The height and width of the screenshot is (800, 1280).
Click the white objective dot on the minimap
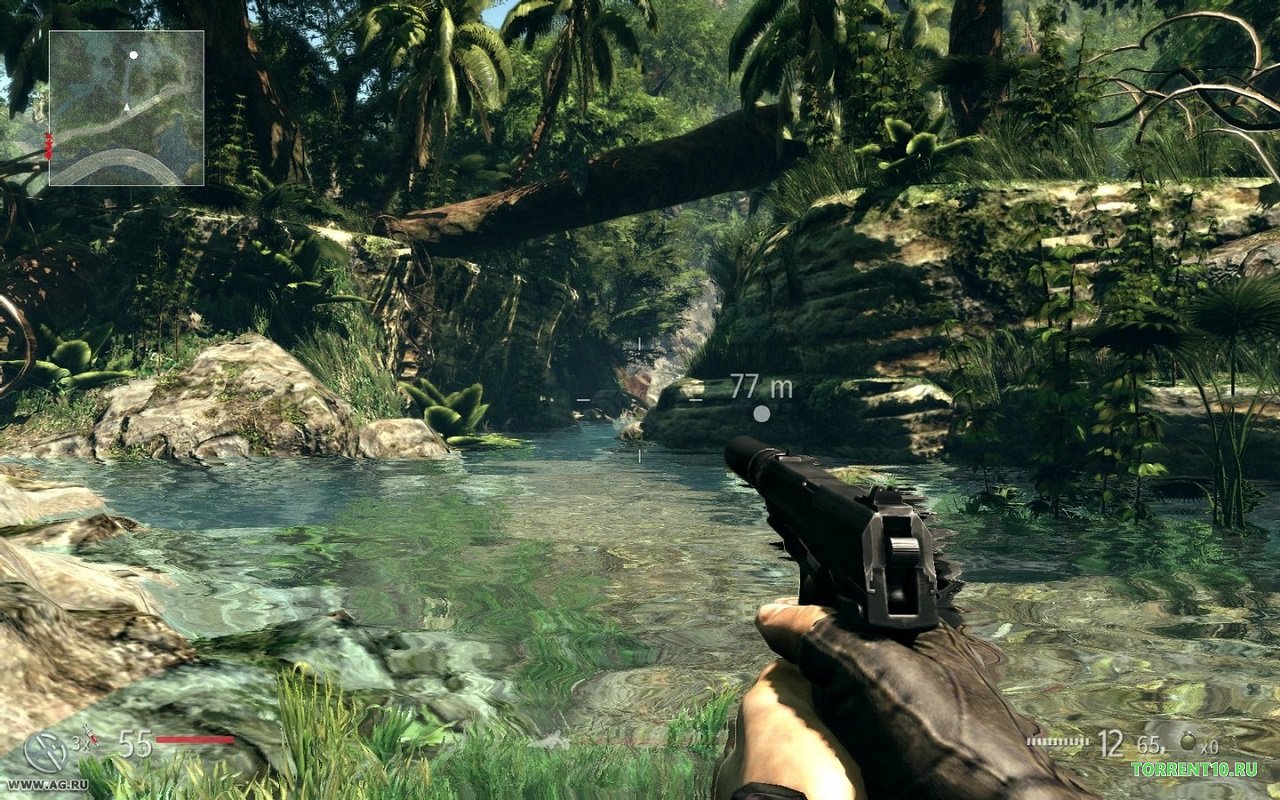point(133,55)
